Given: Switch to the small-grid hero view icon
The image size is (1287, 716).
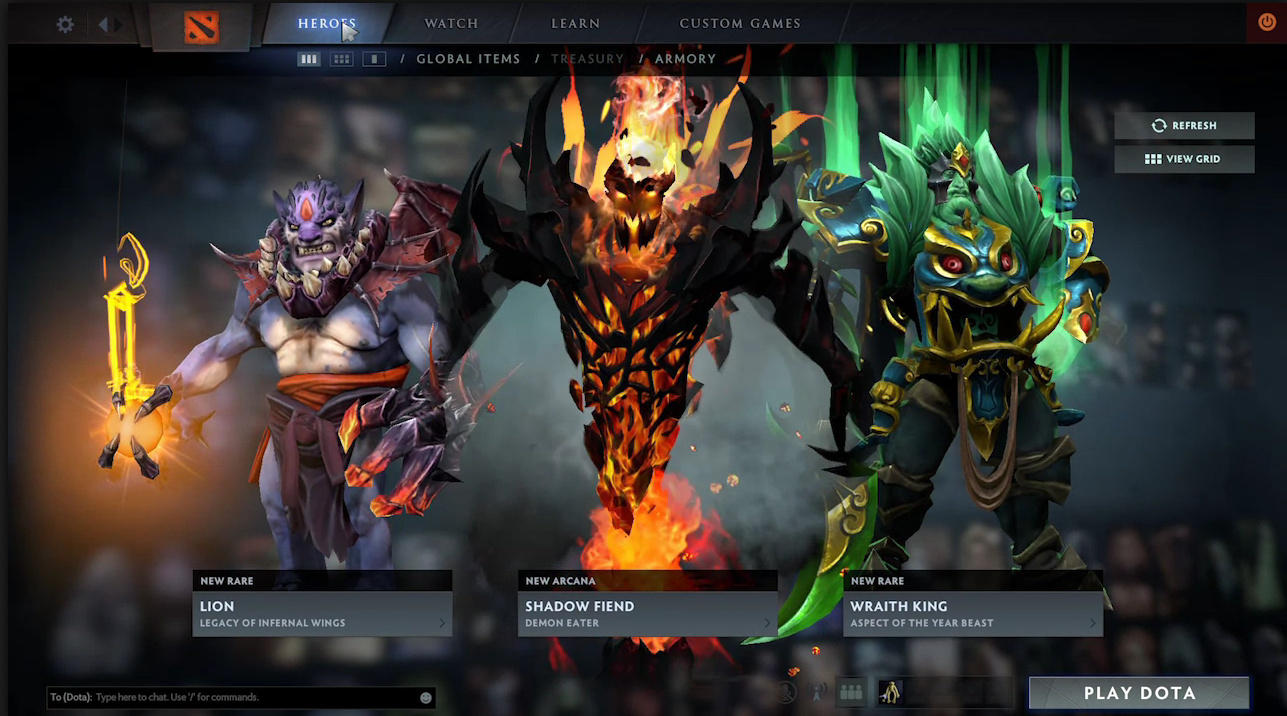Looking at the screenshot, I should 341,59.
